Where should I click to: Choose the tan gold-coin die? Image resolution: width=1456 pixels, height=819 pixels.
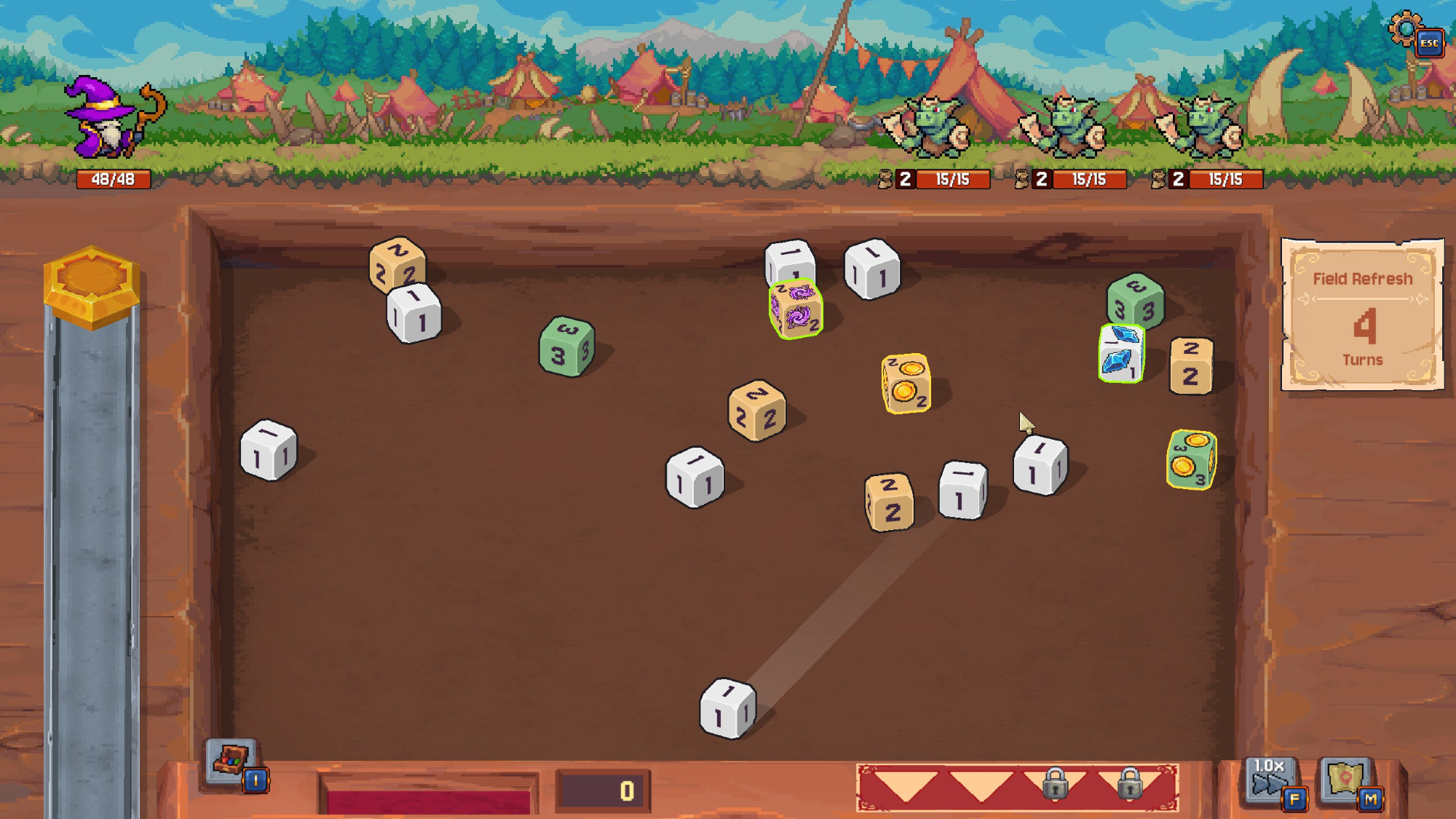(906, 383)
